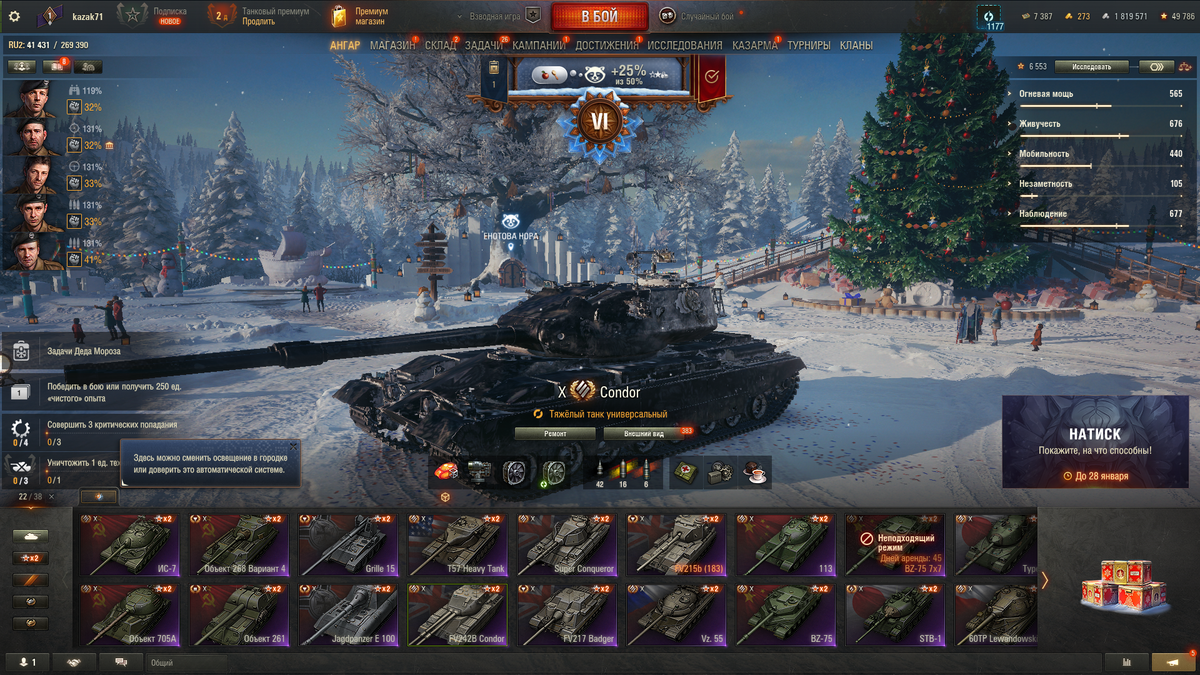
Task: Start battle with the В БОЙ button
Action: tap(598, 16)
